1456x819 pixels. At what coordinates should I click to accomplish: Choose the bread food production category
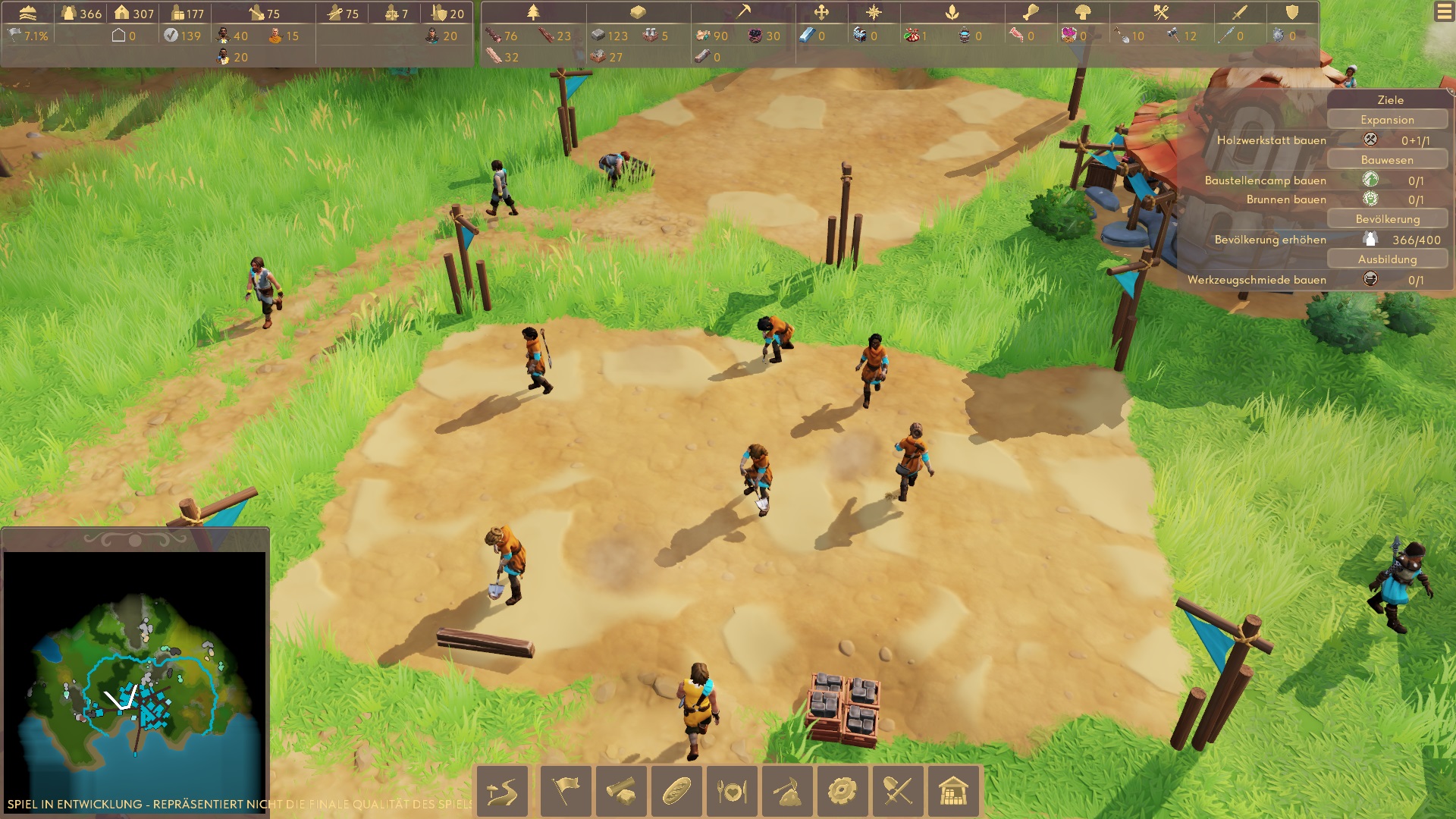(676, 791)
